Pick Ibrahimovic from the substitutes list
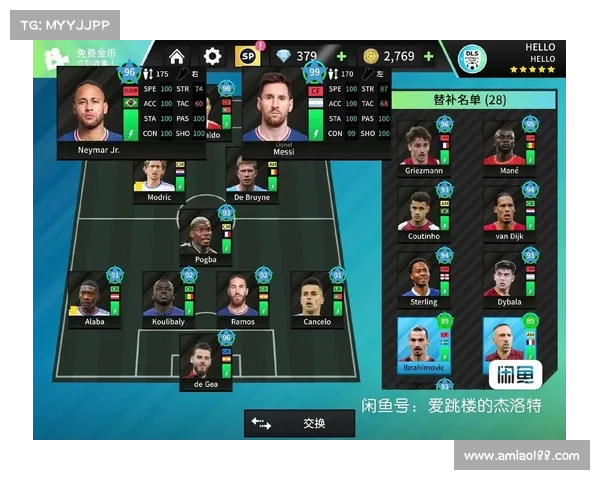The image size is (600, 480). click(x=426, y=344)
